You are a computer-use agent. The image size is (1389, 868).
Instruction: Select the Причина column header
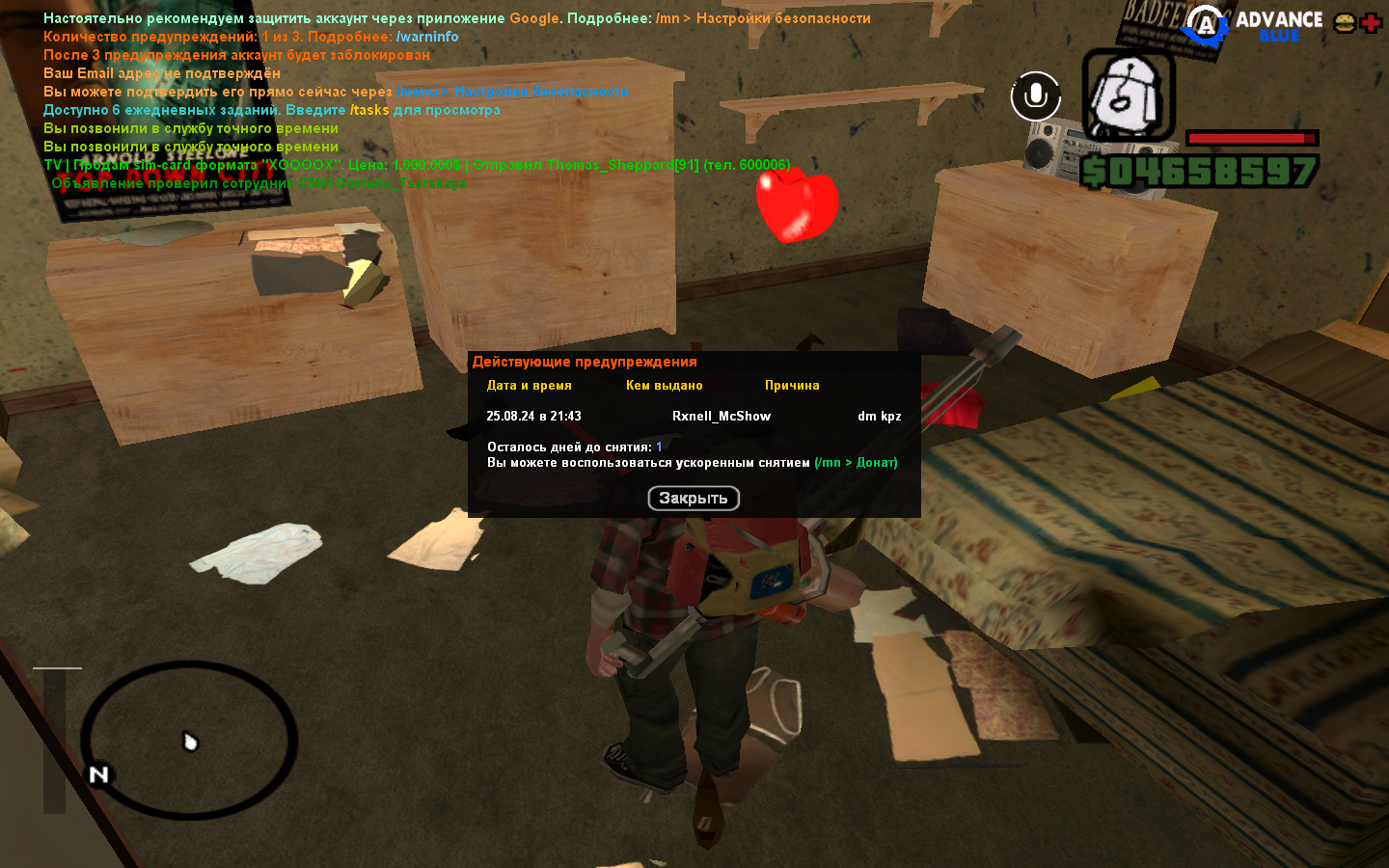(792, 385)
